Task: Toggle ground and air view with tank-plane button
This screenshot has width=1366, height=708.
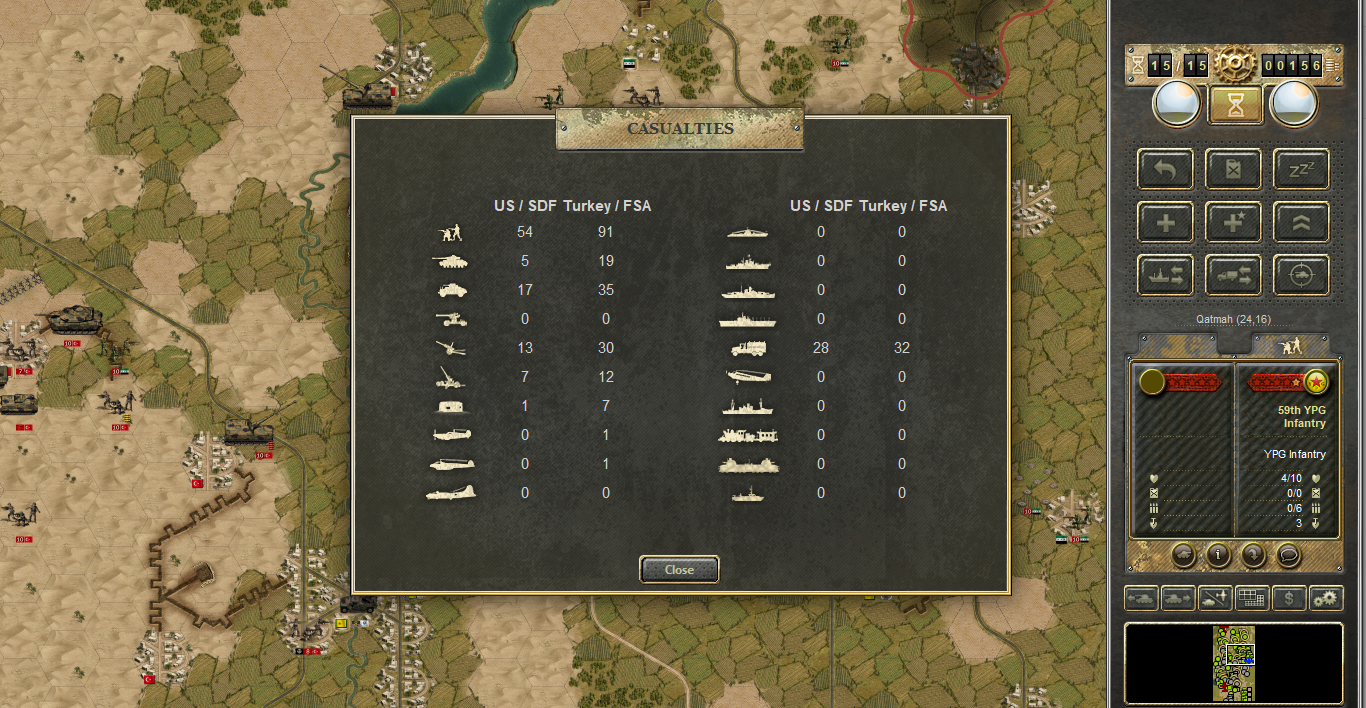Action: (x=1215, y=598)
